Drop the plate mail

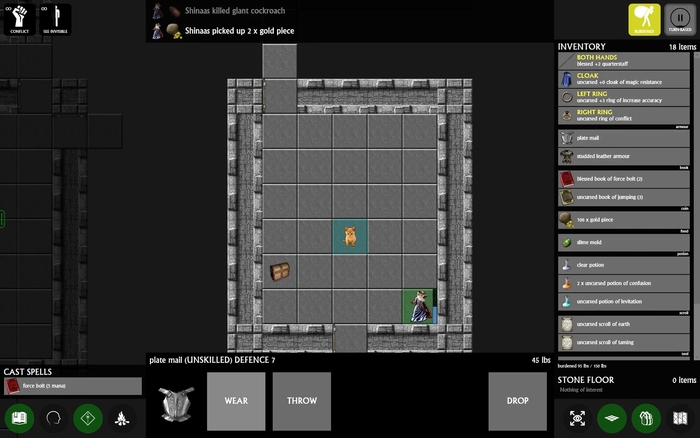518,401
